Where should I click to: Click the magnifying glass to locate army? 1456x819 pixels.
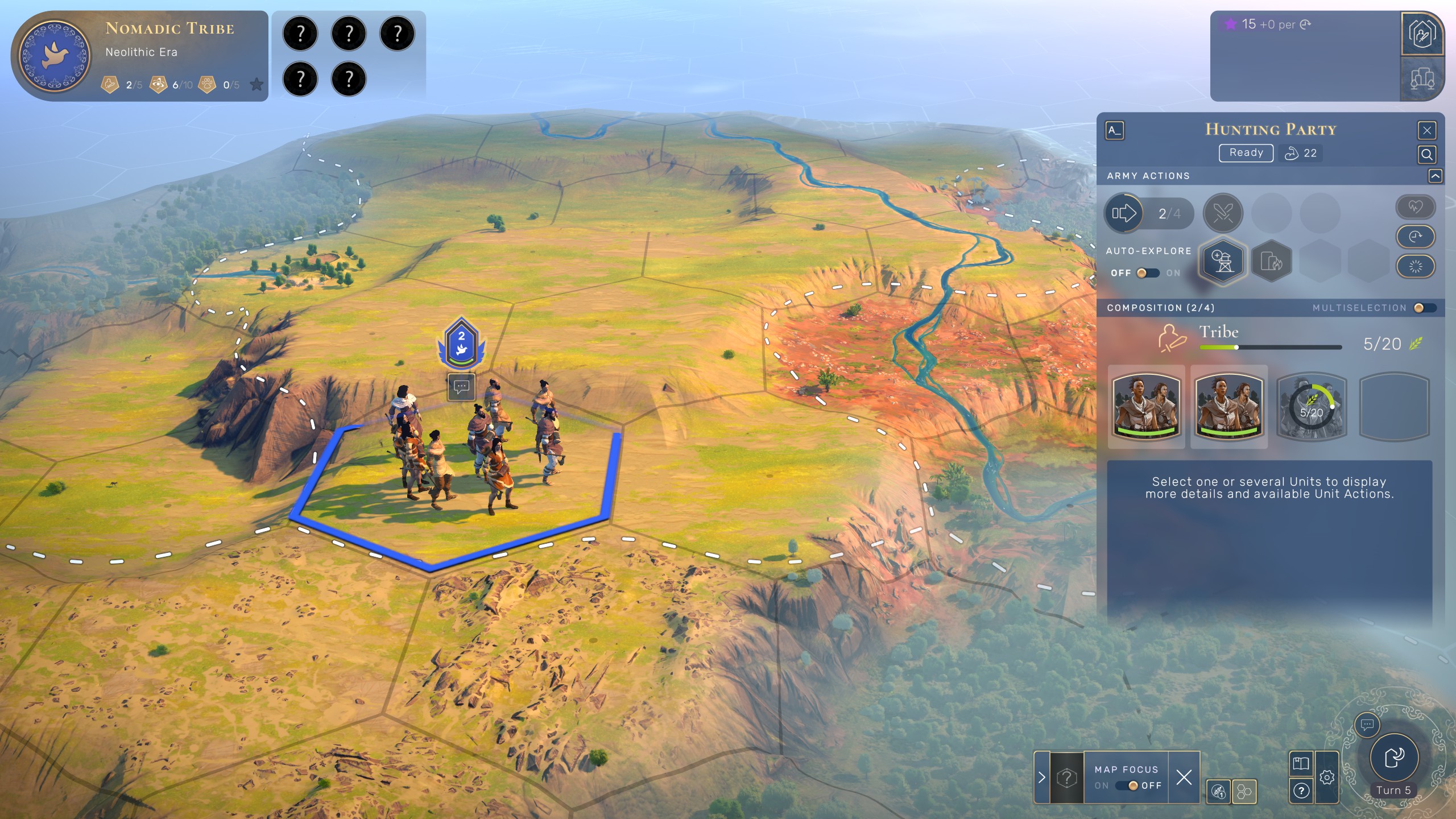[x=1426, y=154]
